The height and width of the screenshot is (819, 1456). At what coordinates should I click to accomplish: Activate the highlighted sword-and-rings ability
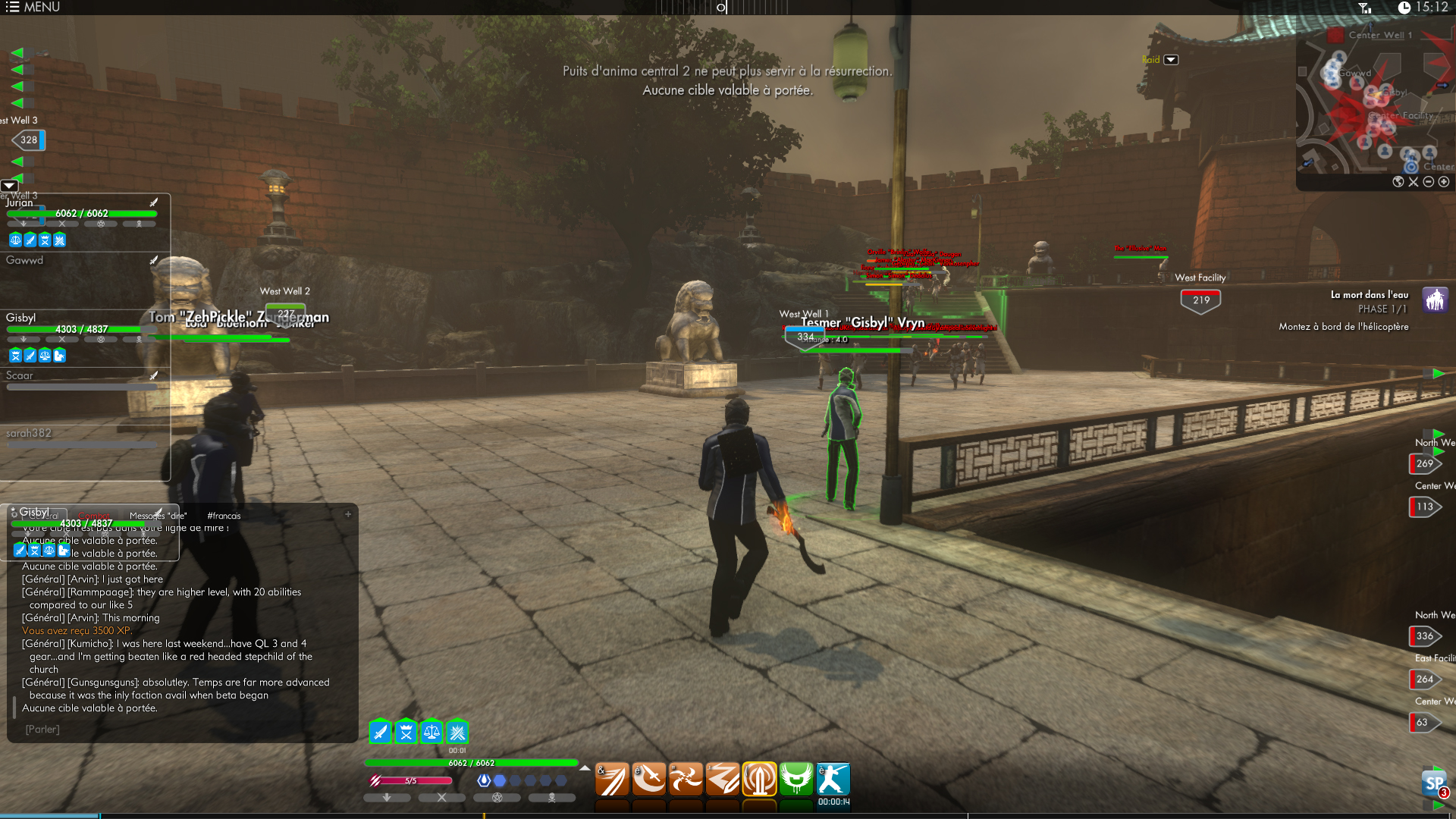[759, 780]
